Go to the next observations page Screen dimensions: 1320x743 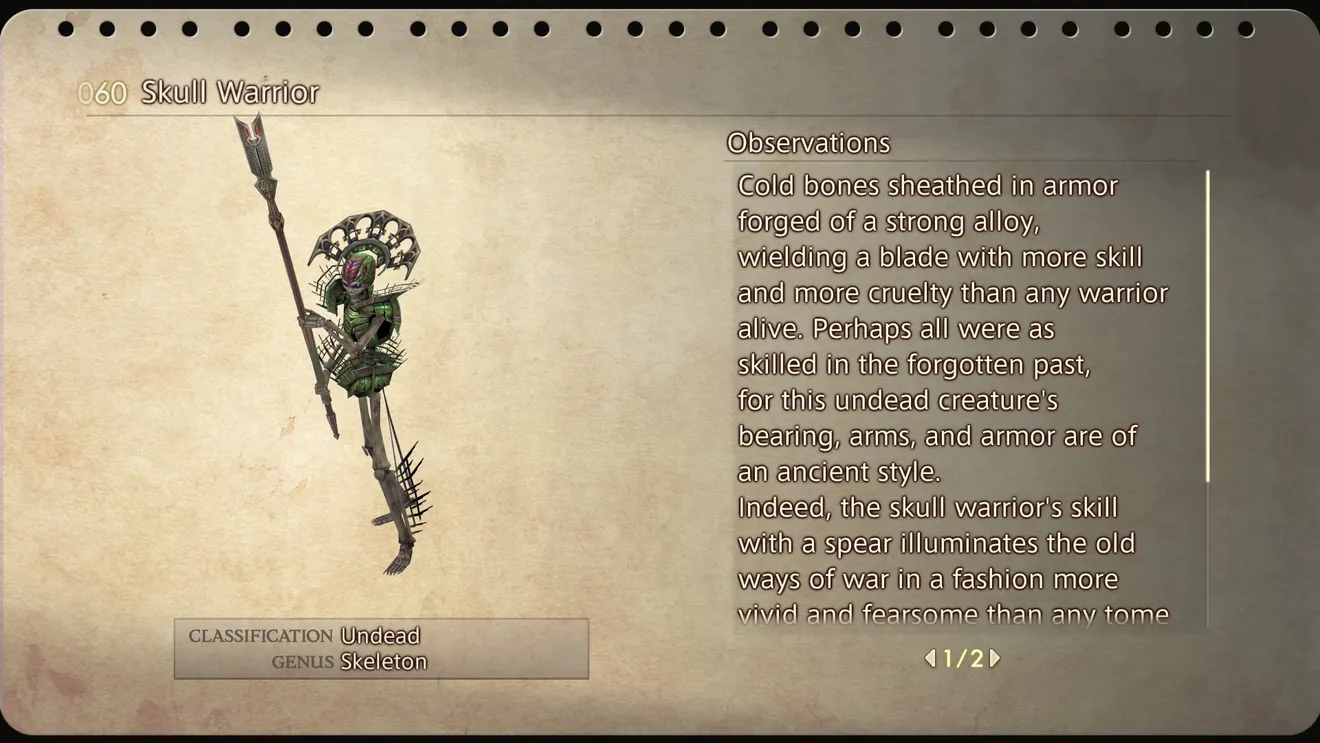(995, 658)
